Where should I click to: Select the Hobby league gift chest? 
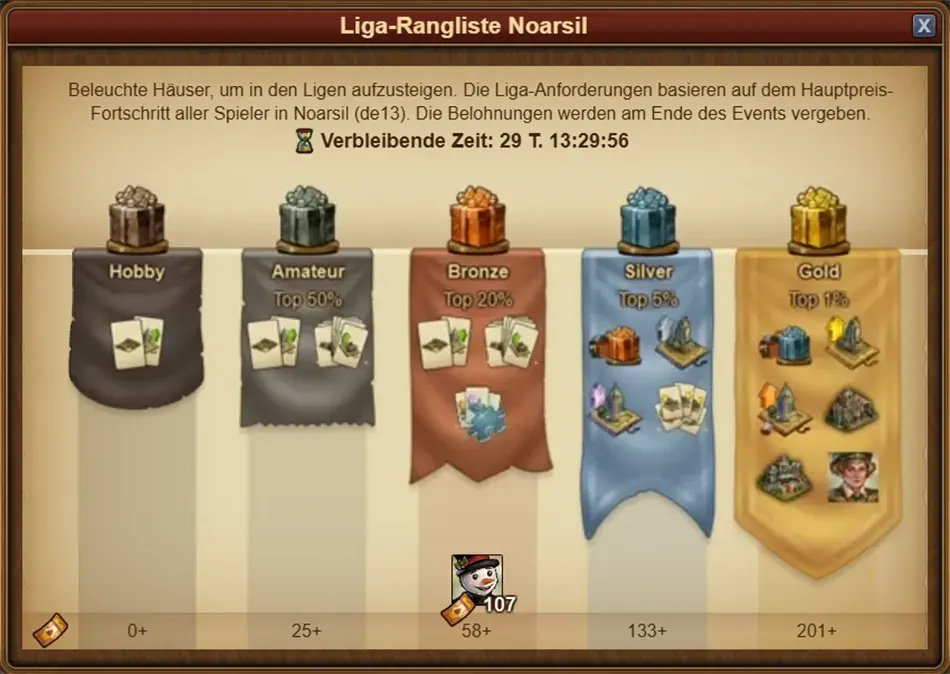[137, 217]
